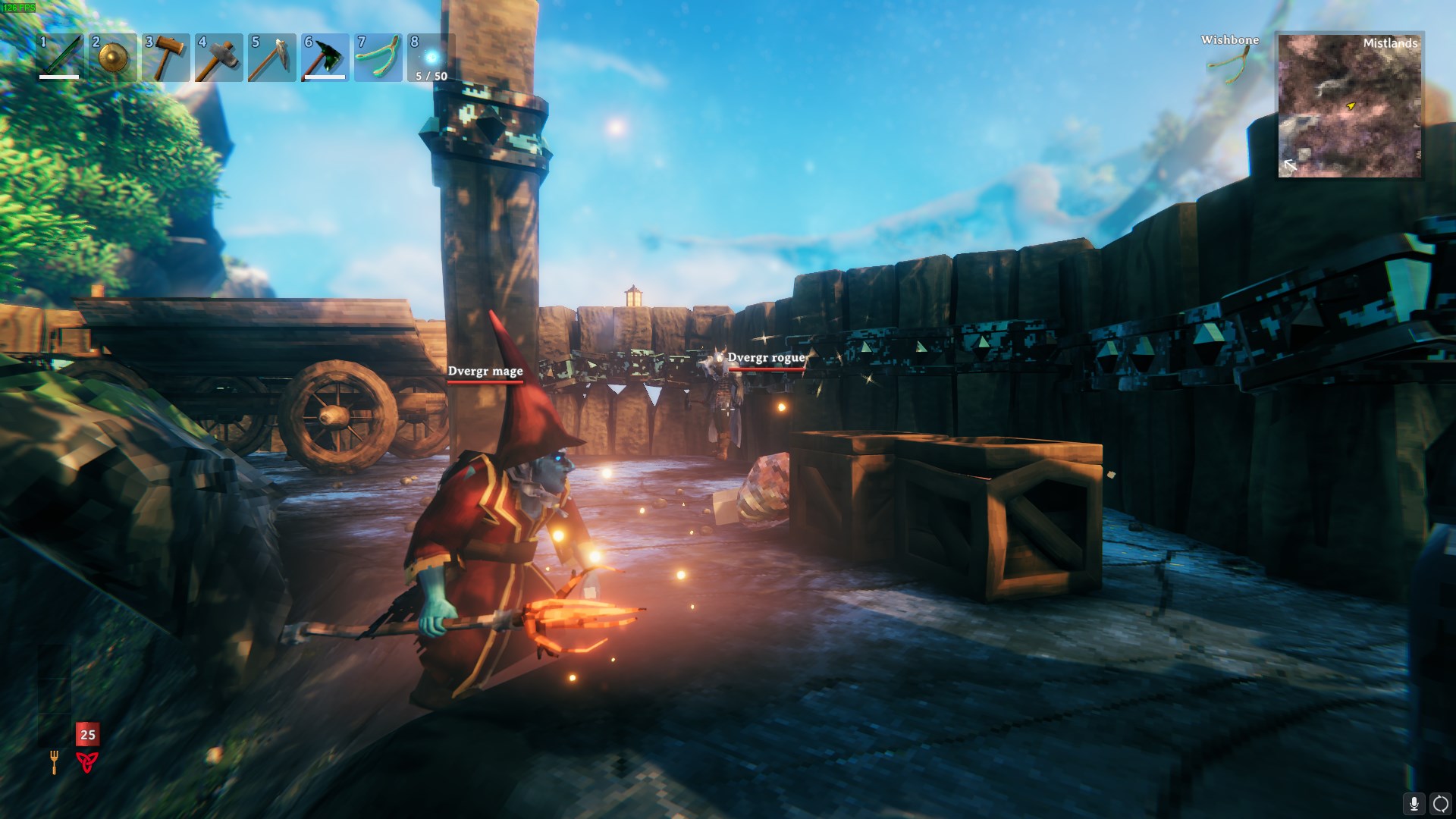Toggle the microphone overlay button
1456x819 pixels.
(1414, 804)
